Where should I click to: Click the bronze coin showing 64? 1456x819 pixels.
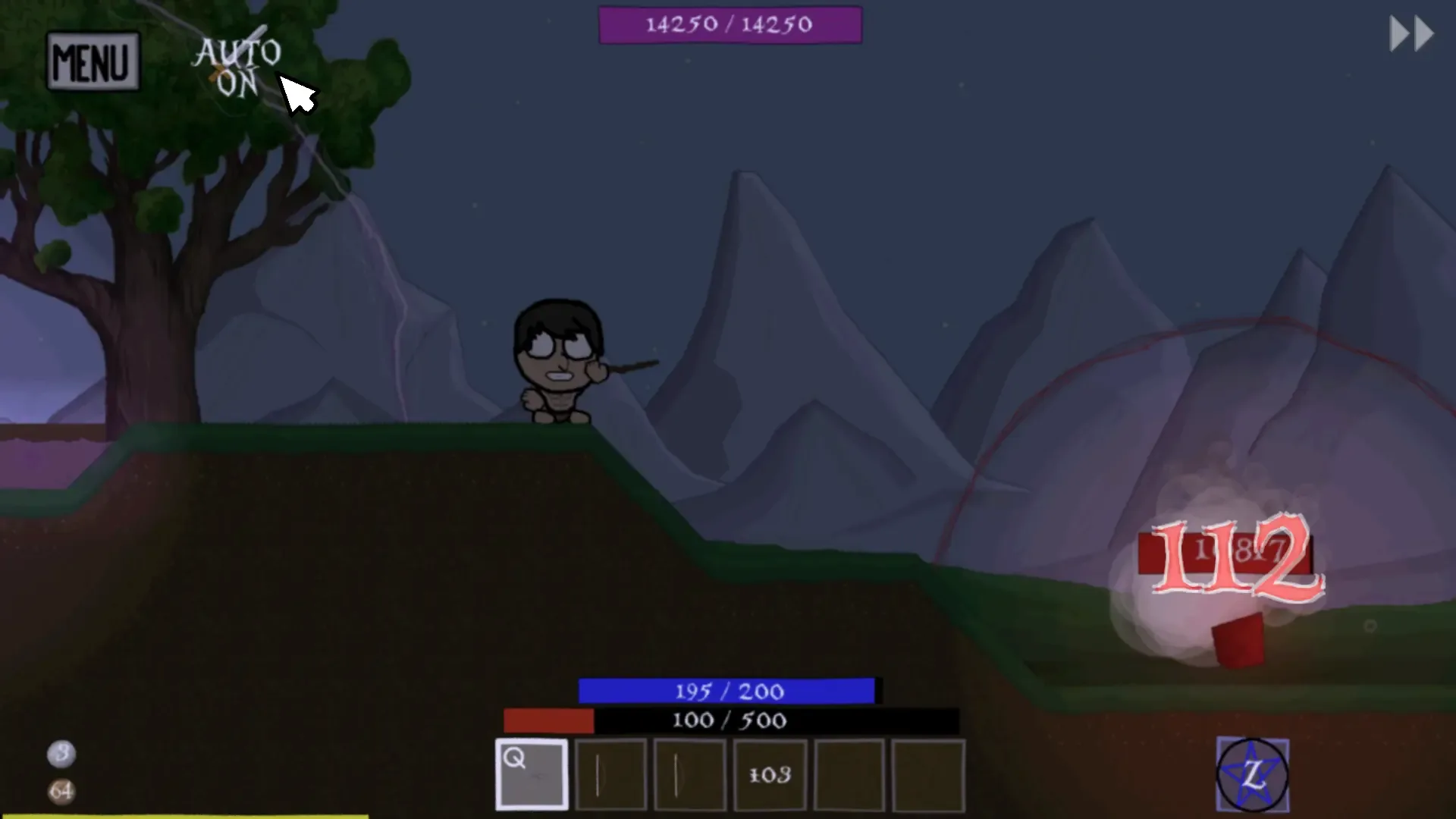tap(62, 791)
